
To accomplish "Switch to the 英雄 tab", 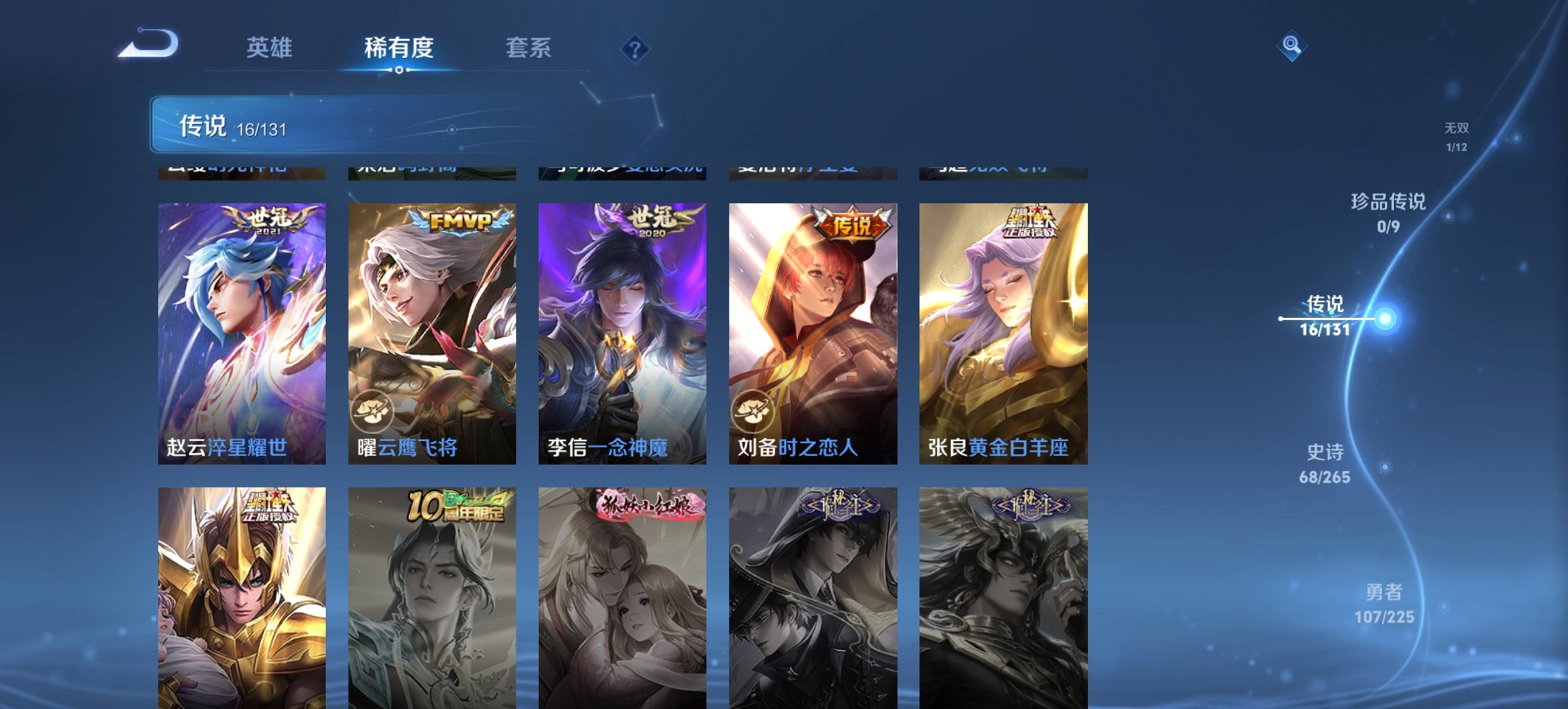I will click(x=270, y=48).
